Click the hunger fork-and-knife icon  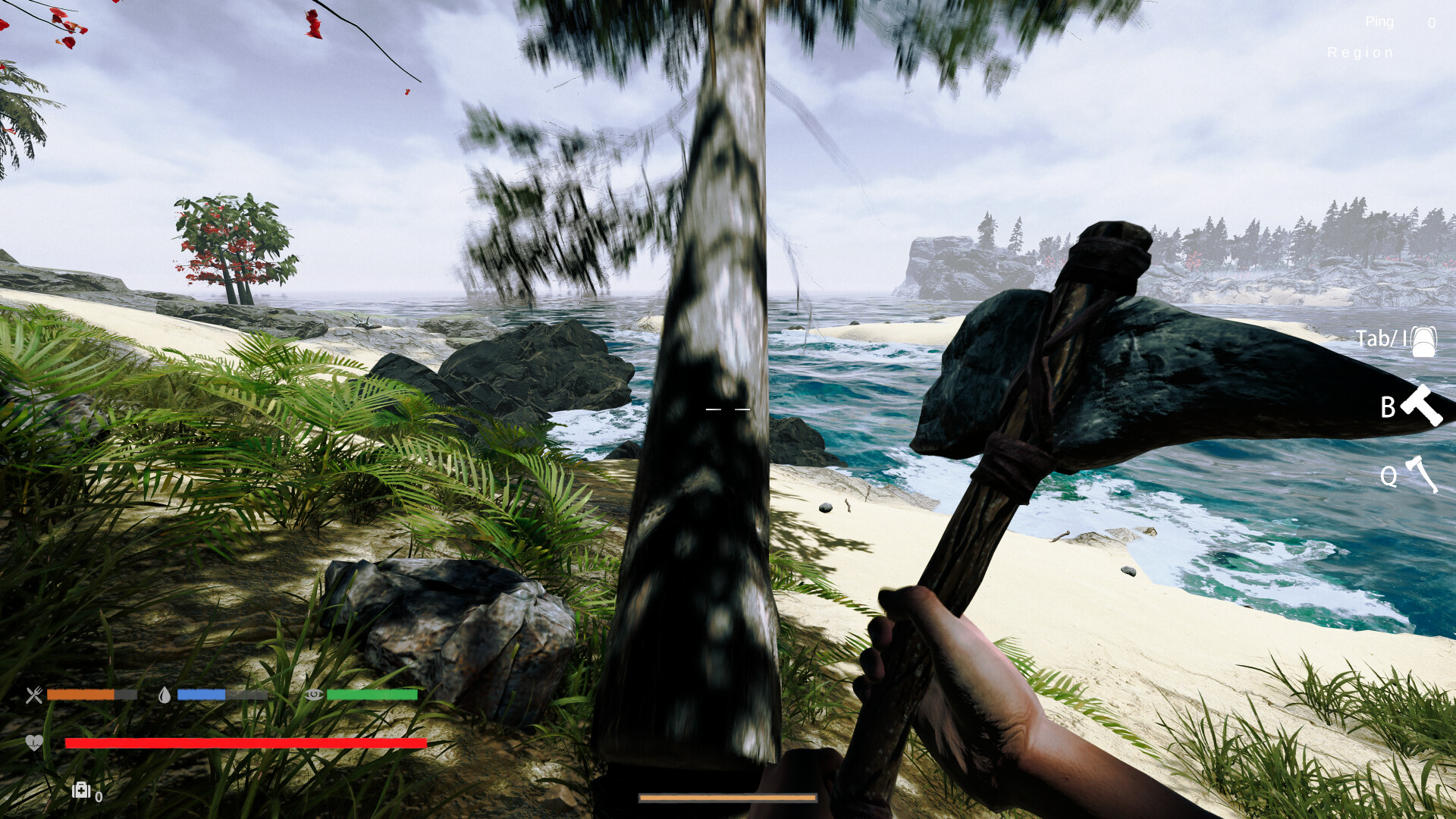click(x=33, y=695)
